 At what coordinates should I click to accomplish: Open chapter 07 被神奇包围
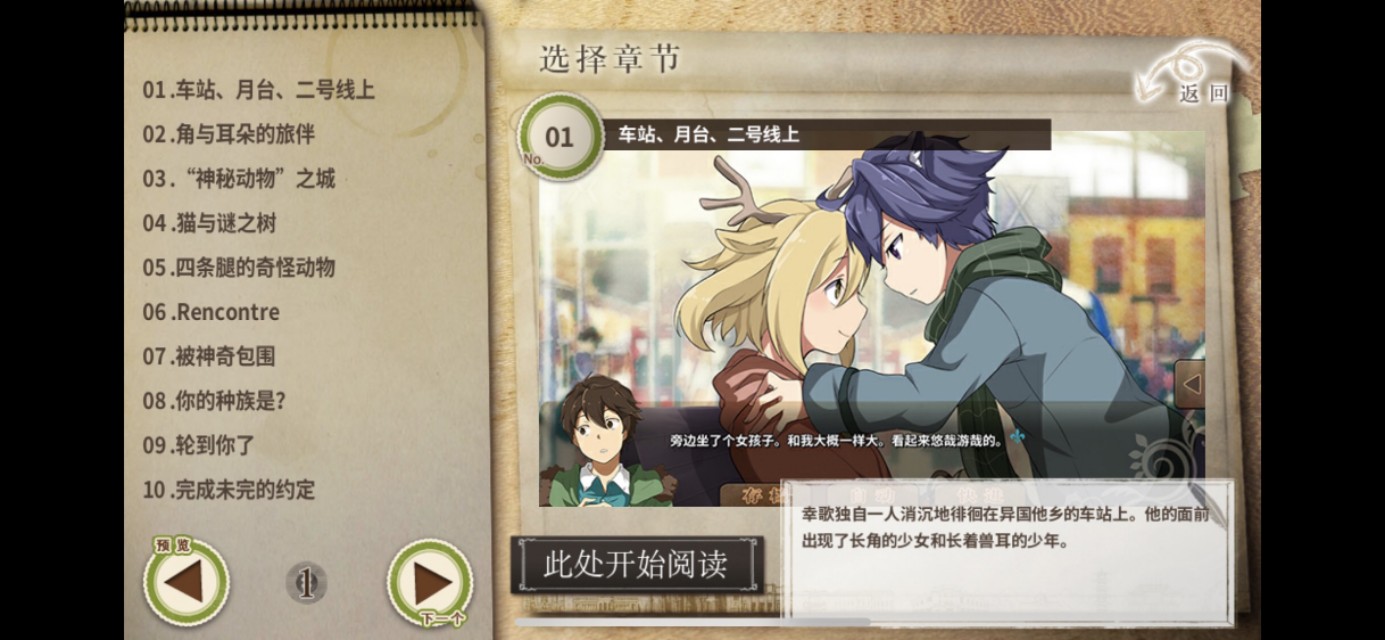click(208, 356)
